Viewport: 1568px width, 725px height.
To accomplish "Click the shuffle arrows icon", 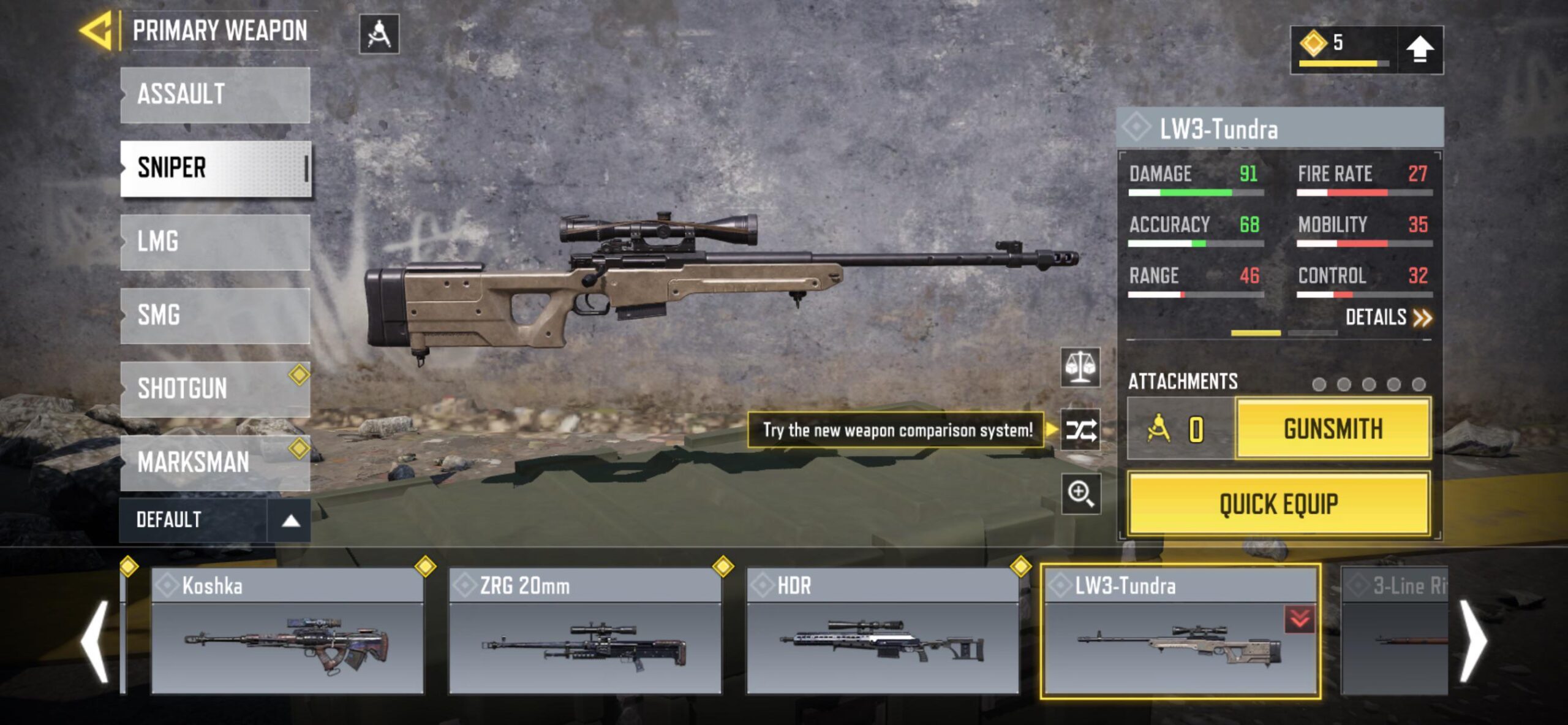I will pos(1080,430).
